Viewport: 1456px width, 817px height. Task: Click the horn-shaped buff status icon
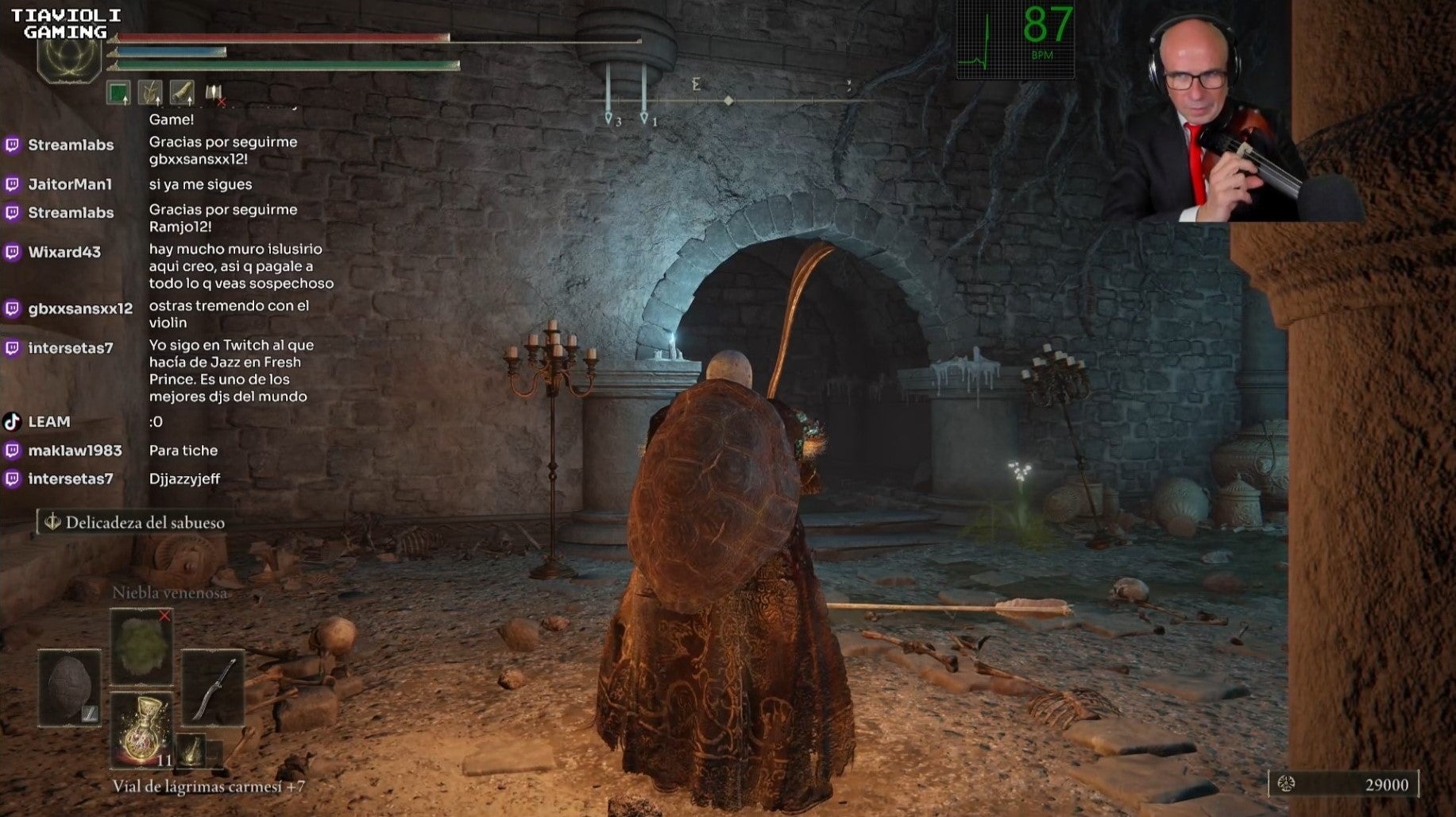click(x=182, y=93)
